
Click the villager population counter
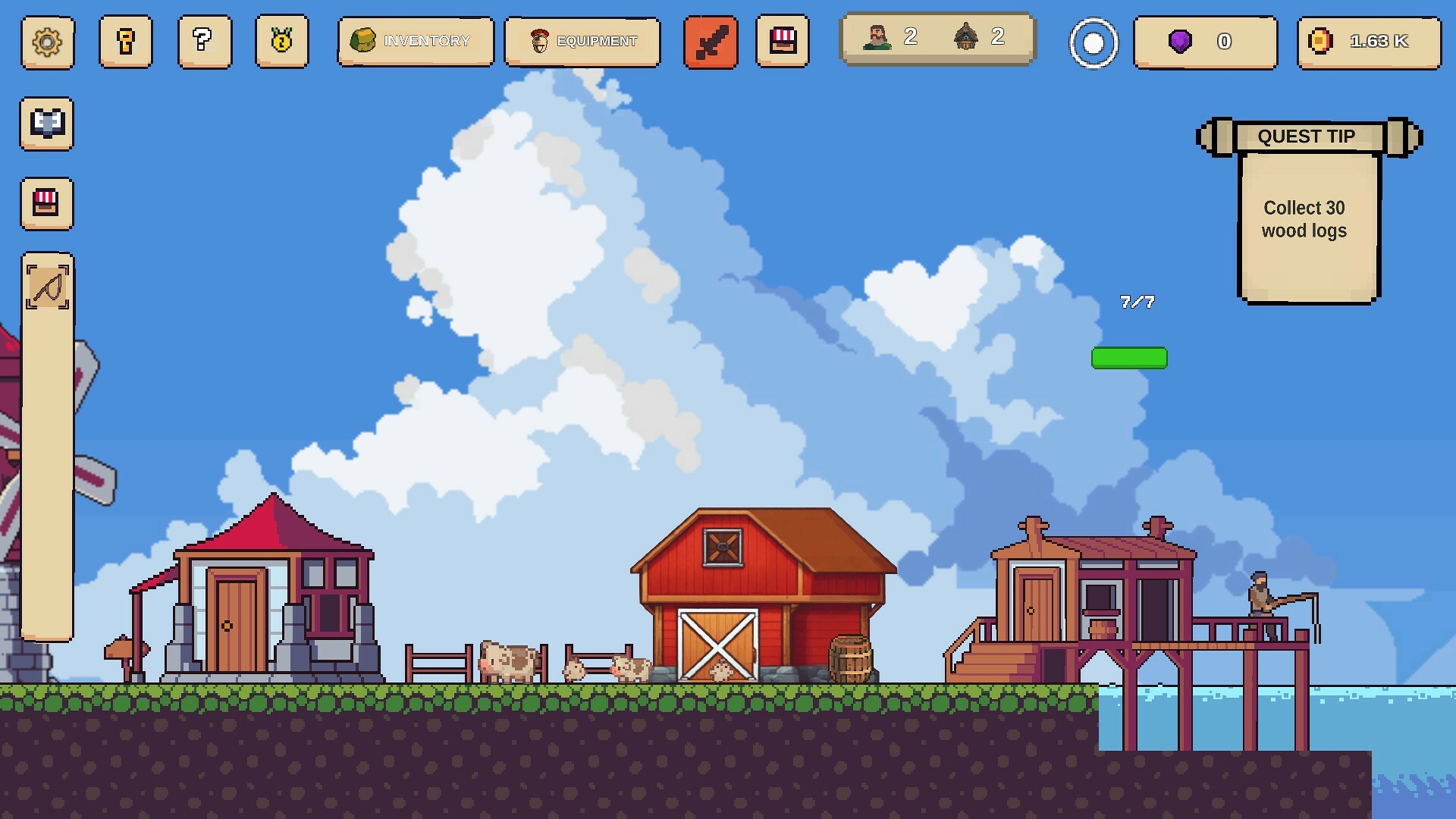[x=891, y=36]
